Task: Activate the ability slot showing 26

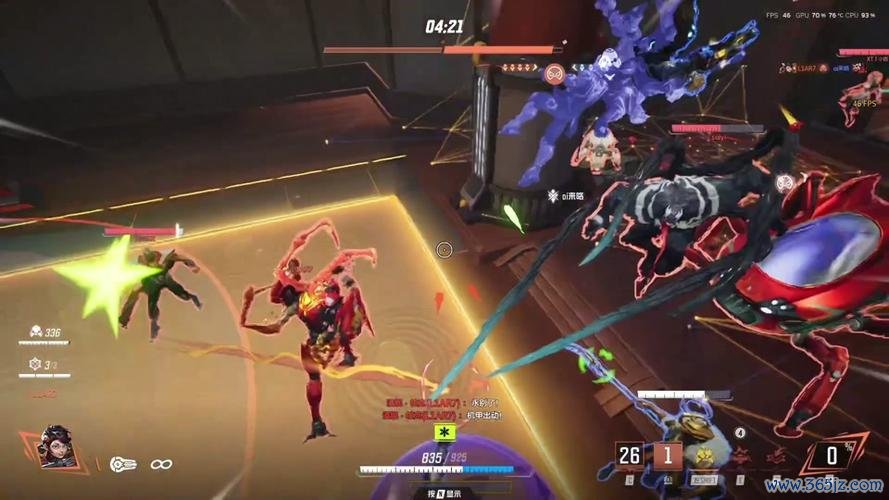Action: click(629, 456)
